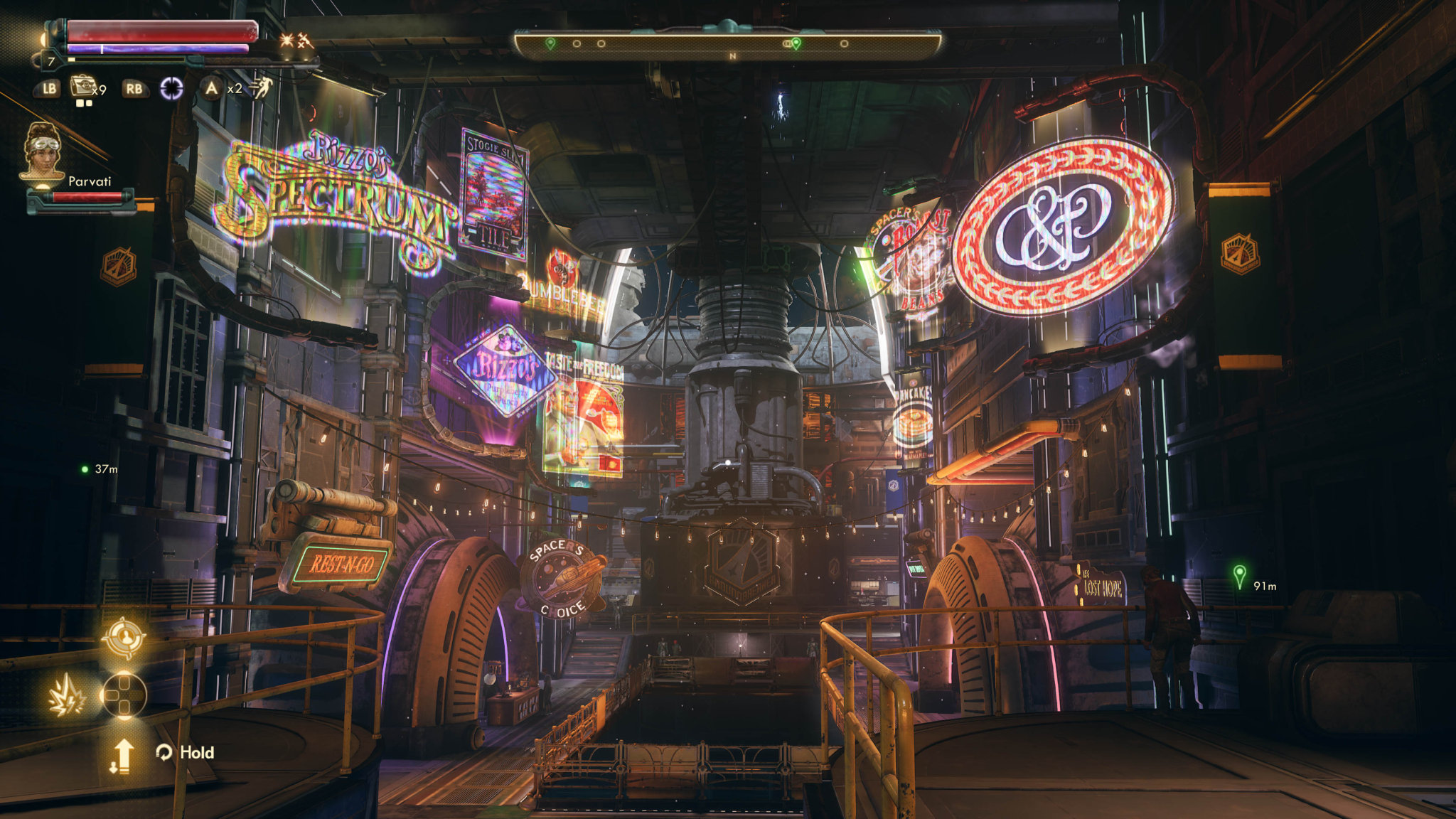This screenshot has height=819, width=1456.
Task: Select the green dot marker labeled 37m
Action: point(85,469)
